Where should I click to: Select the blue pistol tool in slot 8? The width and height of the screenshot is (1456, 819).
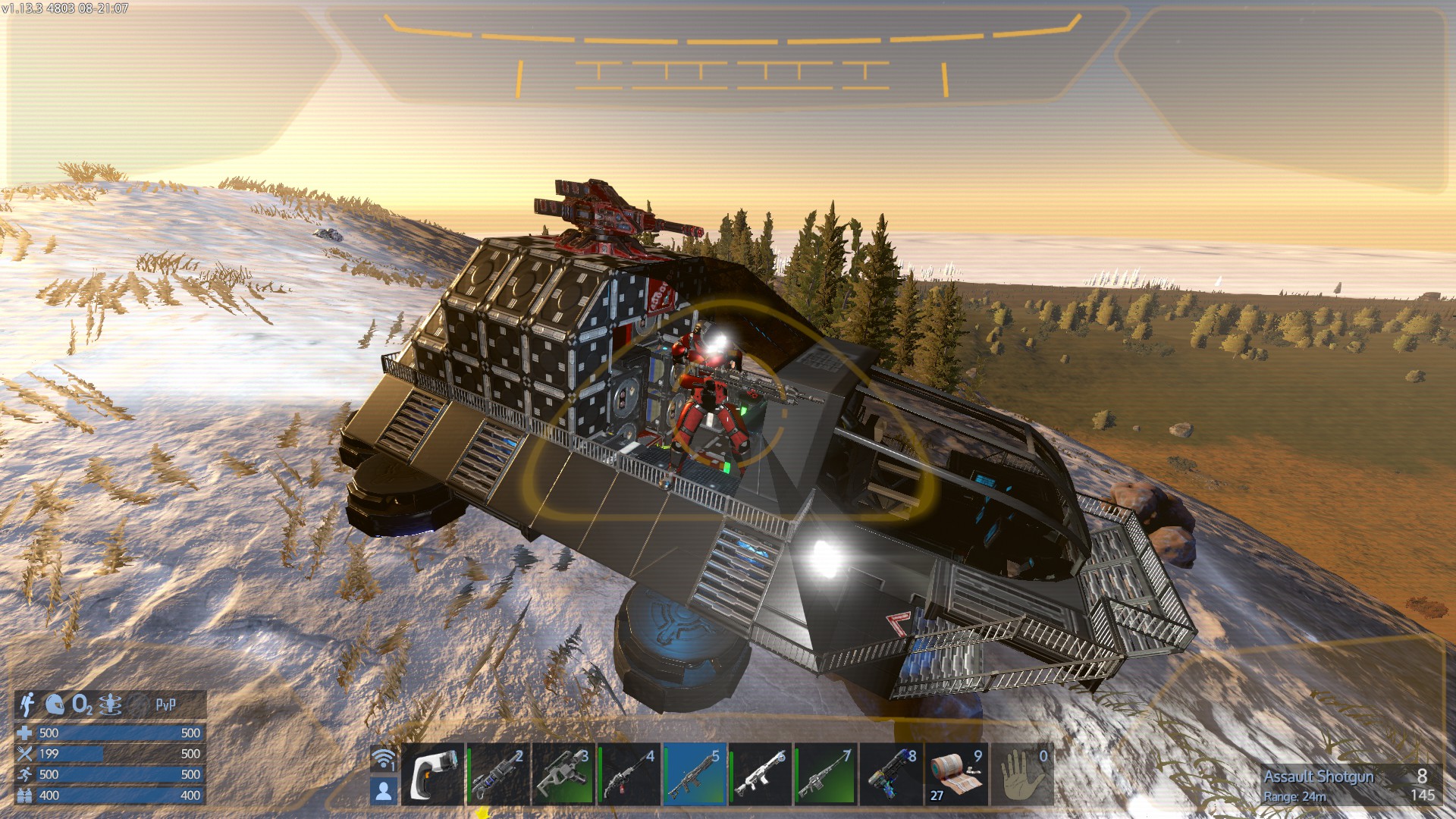890,774
